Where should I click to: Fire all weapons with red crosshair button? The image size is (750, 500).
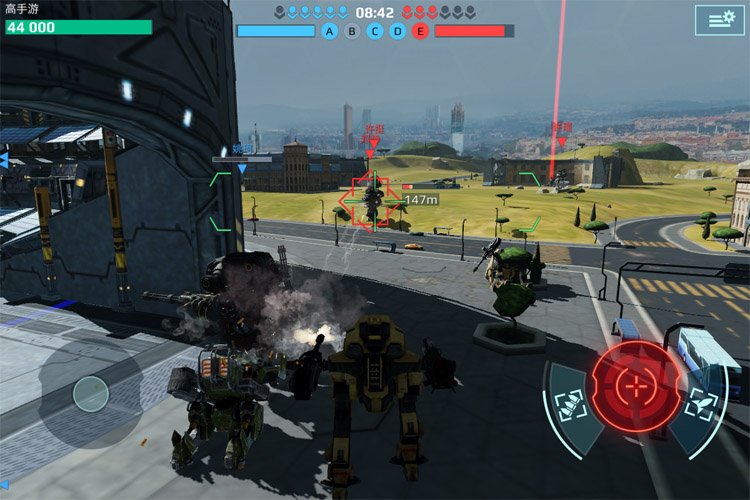click(634, 385)
